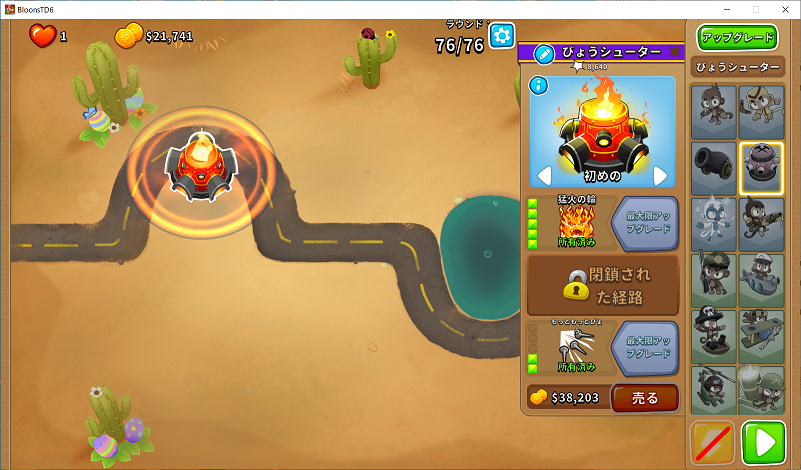Open the settings gear menu
The image size is (801, 470).
(x=501, y=35)
